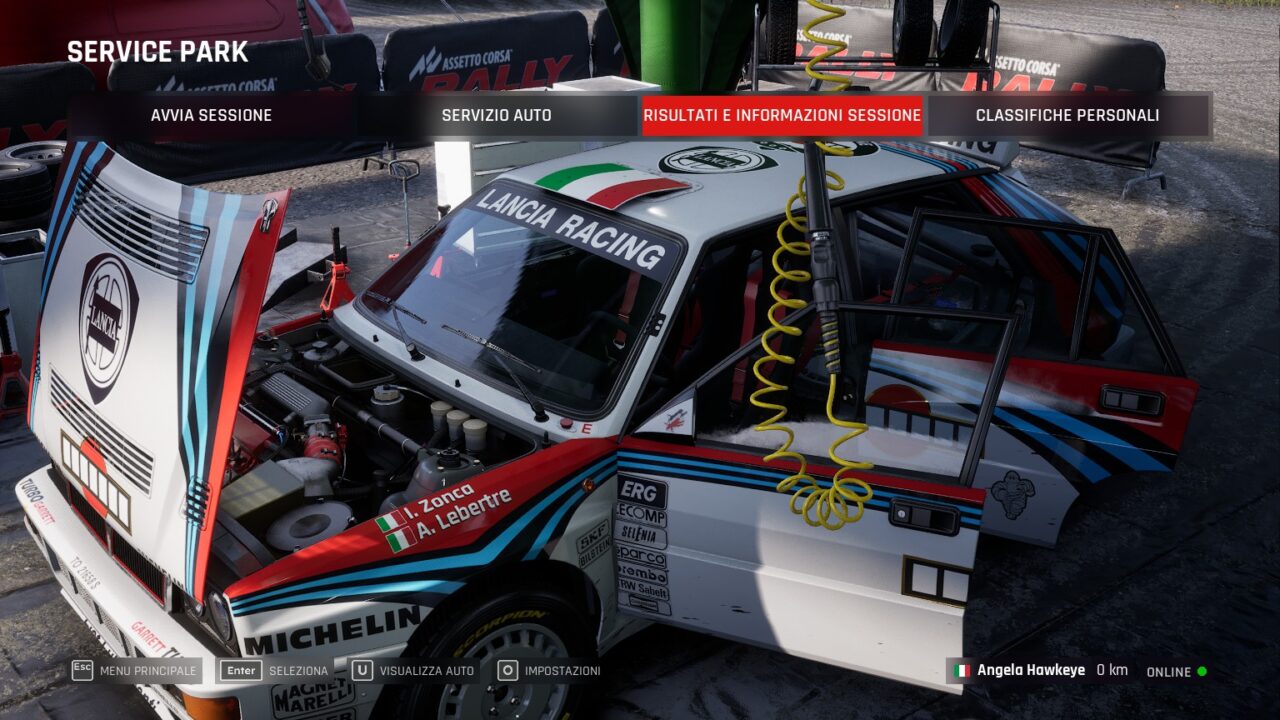Click the Italian flag beside Angela Hawkeye

pos(964,672)
